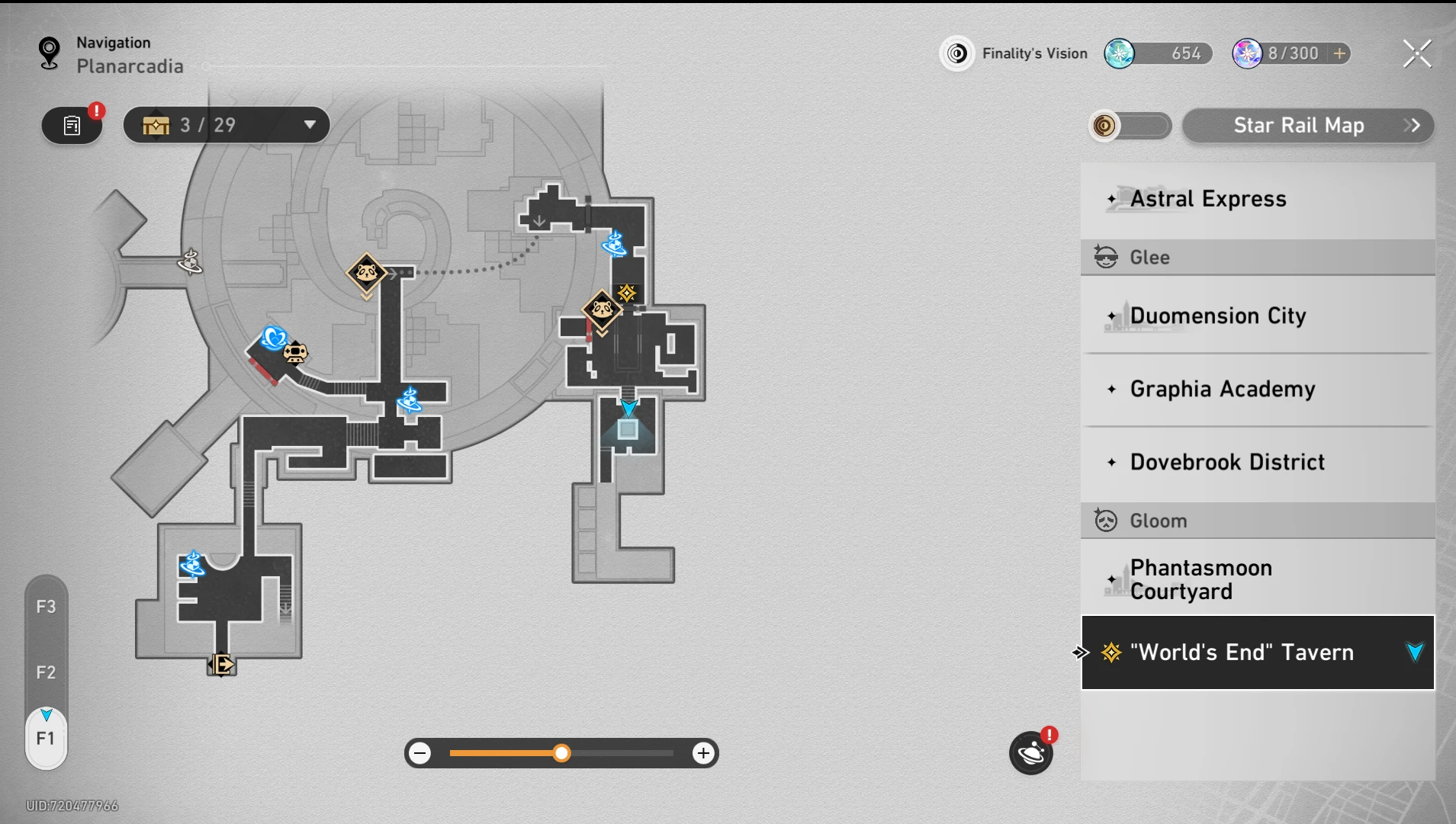Close the navigation map
Image resolution: width=1456 pixels, height=824 pixels.
pos(1417,53)
